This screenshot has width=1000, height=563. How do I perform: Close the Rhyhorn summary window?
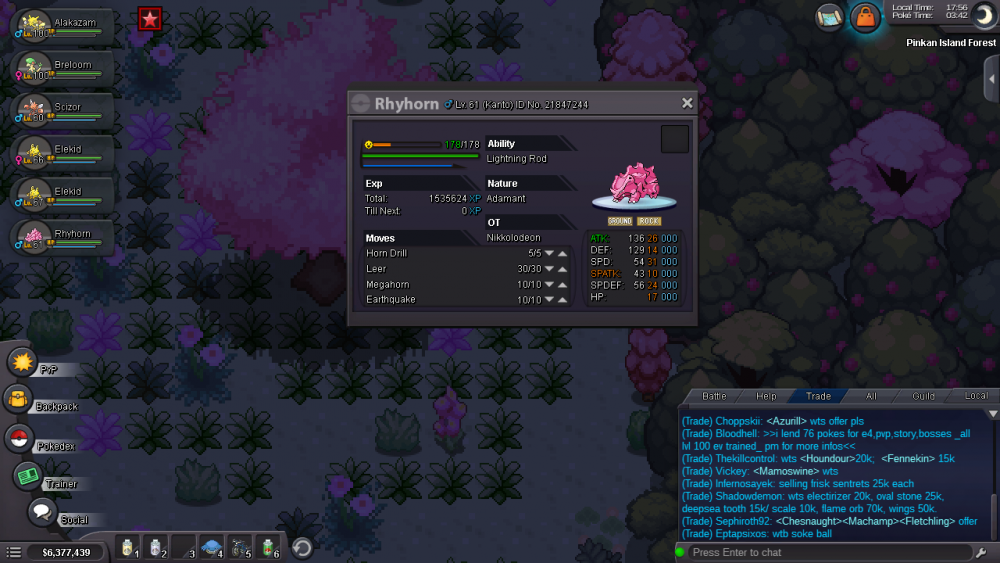[x=687, y=103]
